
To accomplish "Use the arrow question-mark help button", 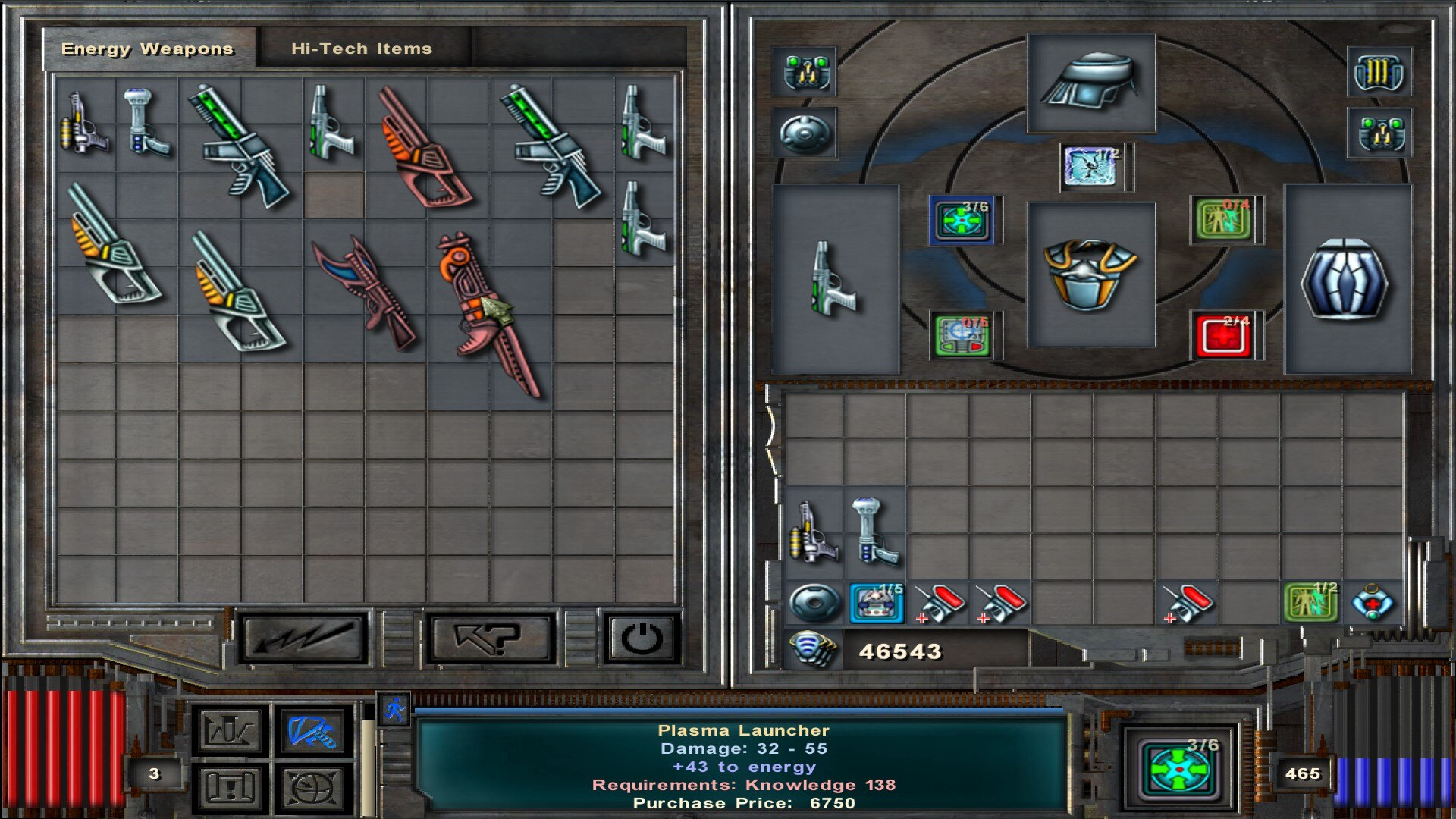I will coord(489,639).
